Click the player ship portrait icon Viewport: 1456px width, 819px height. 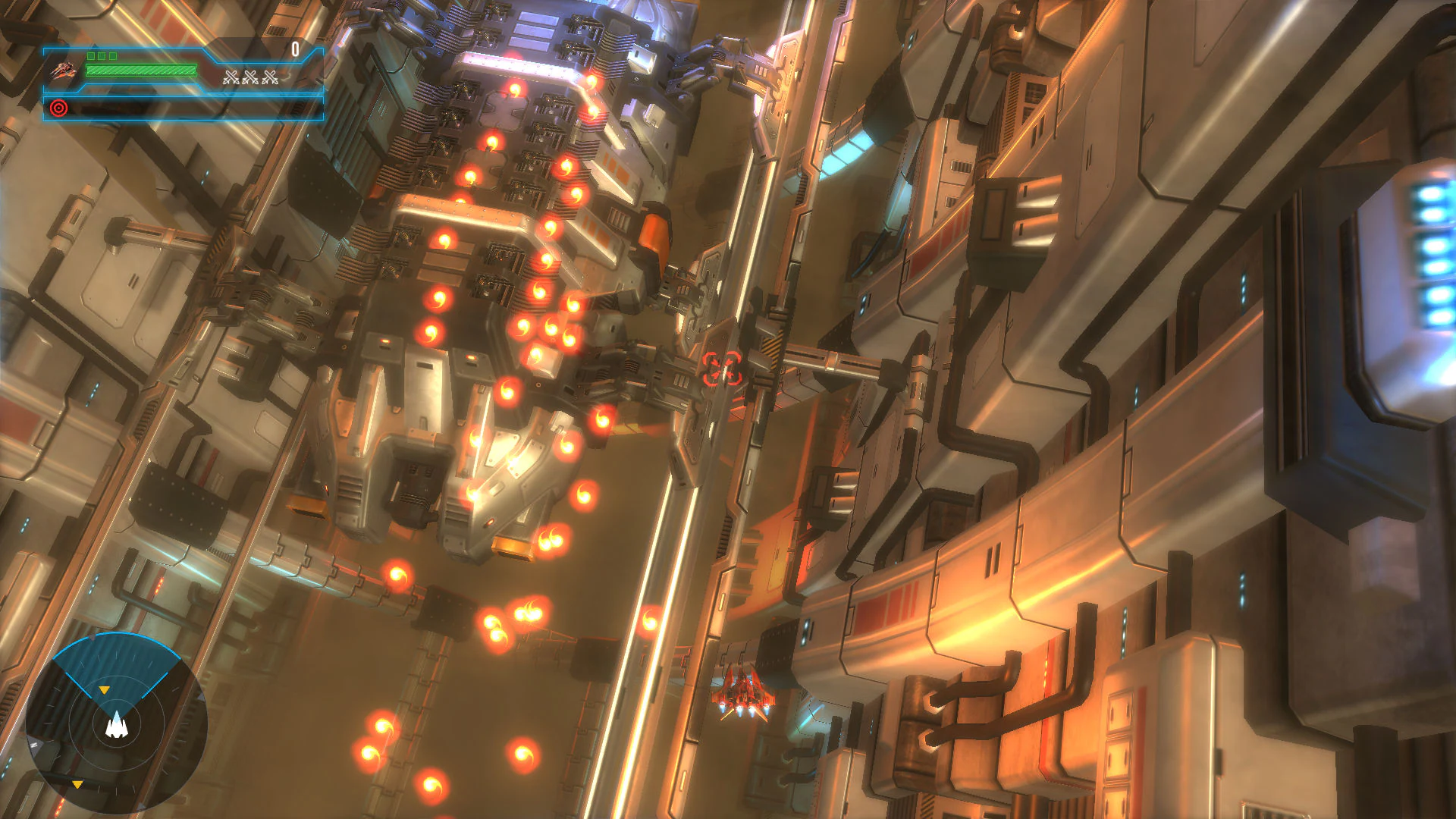point(64,69)
